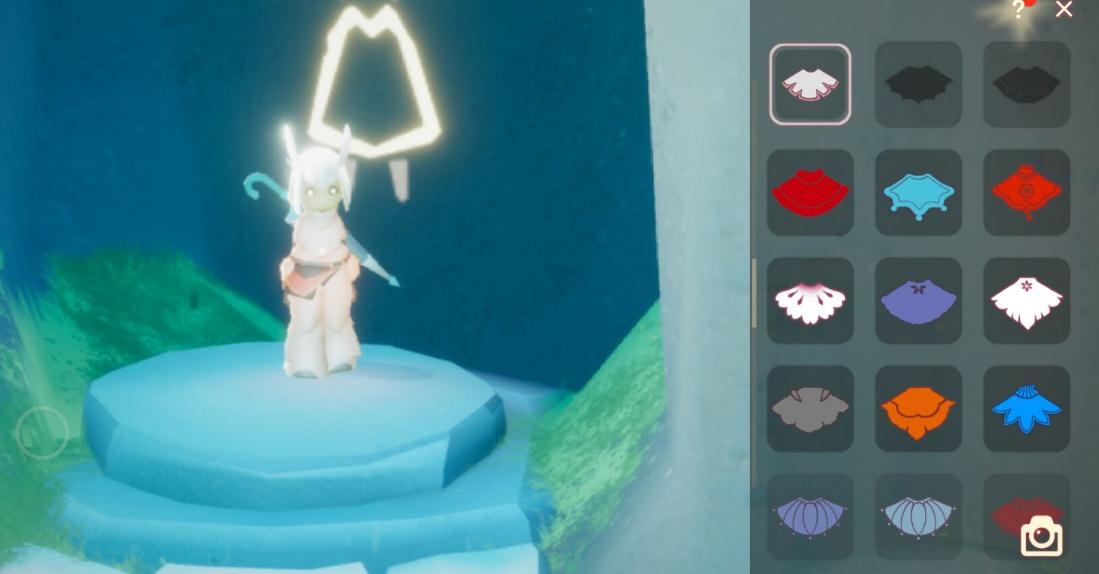1099x574 pixels.
Task: Choose the light blue cape with dangling beads
Action: pyautogui.click(x=918, y=192)
